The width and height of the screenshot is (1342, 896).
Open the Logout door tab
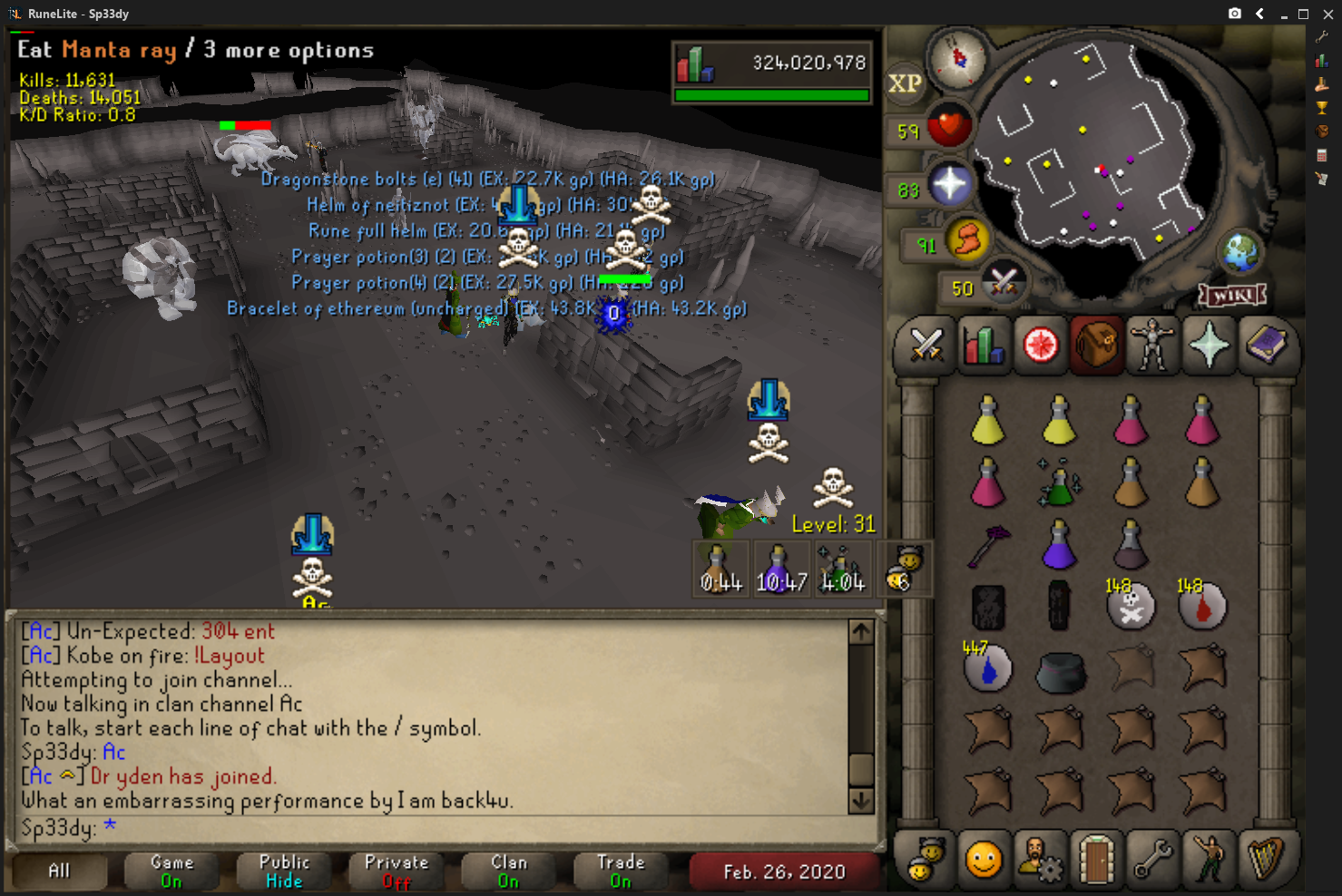pyautogui.click(x=1096, y=858)
